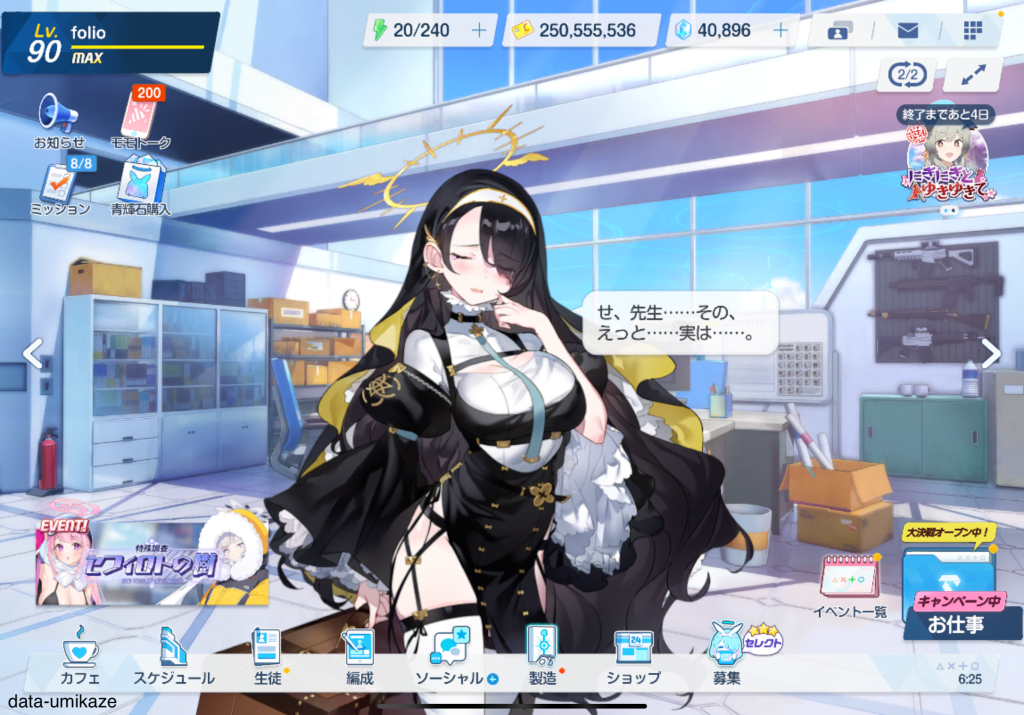The width and height of the screenshot is (1024, 715).
Task: Open the セフィロトの樹 event banner
Action: (x=152, y=565)
